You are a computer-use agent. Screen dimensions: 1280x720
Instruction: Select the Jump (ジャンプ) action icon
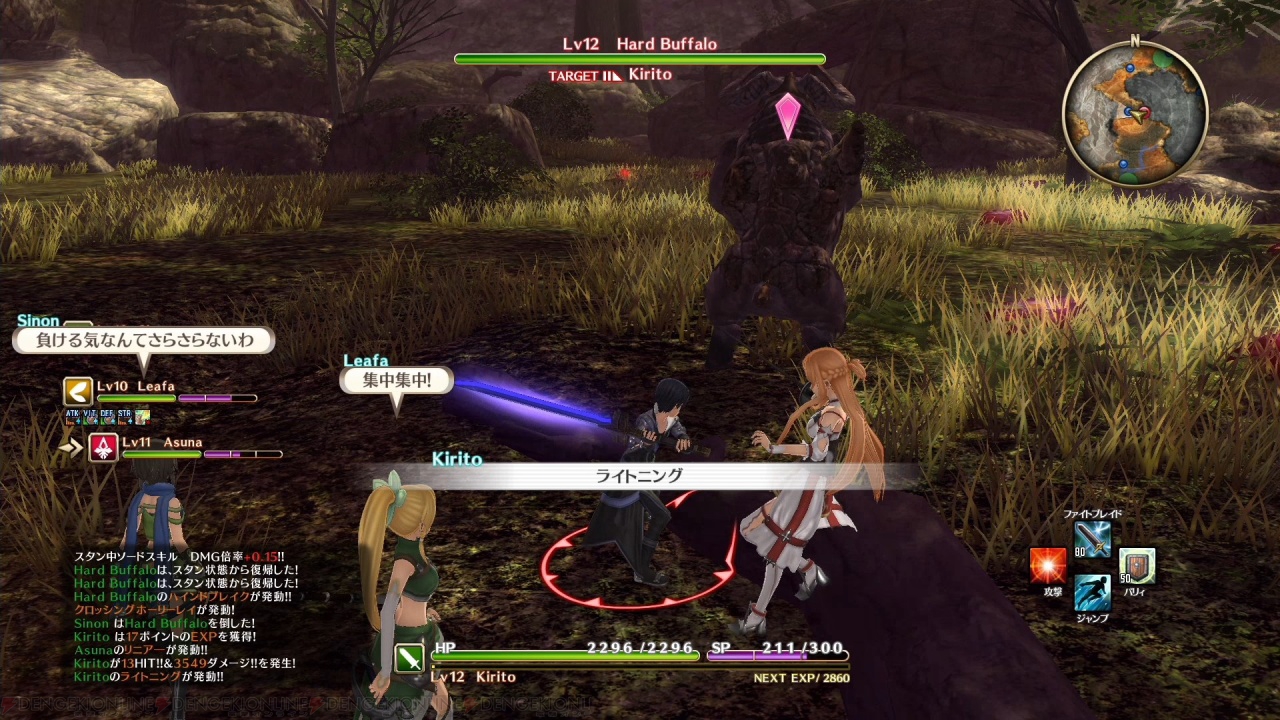pos(1092,592)
